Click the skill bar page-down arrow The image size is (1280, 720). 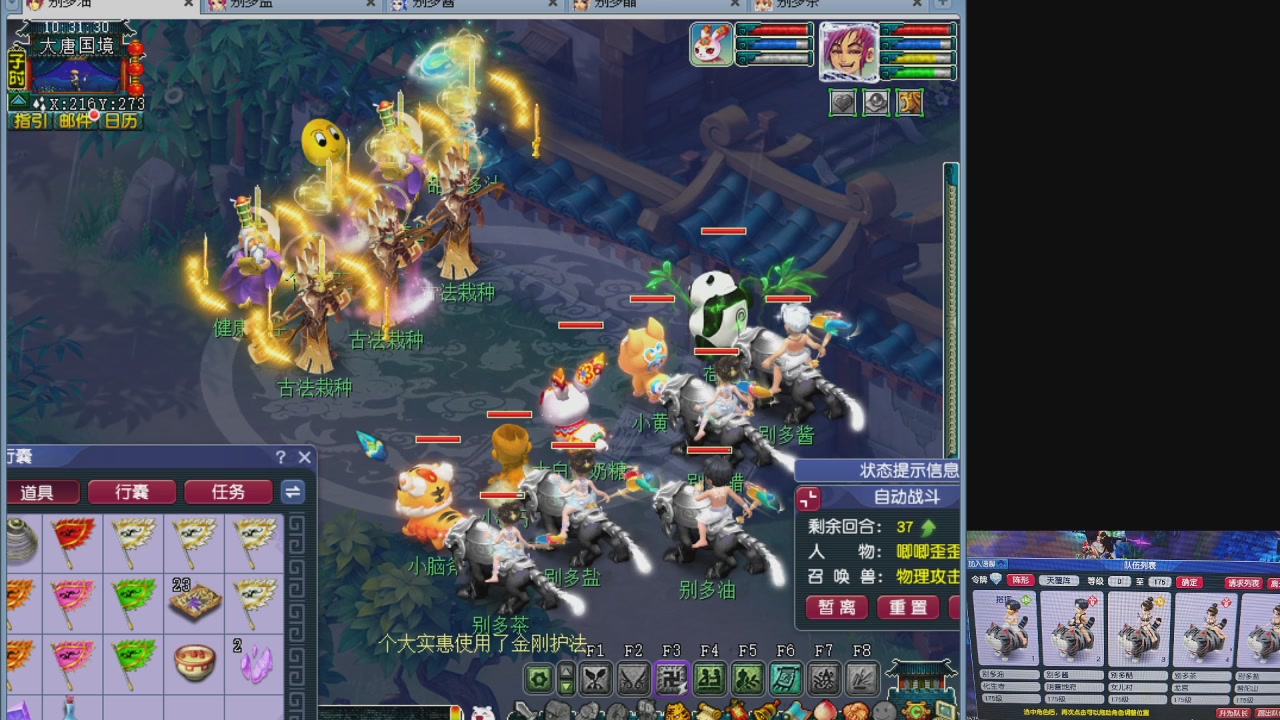[x=565, y=688]
